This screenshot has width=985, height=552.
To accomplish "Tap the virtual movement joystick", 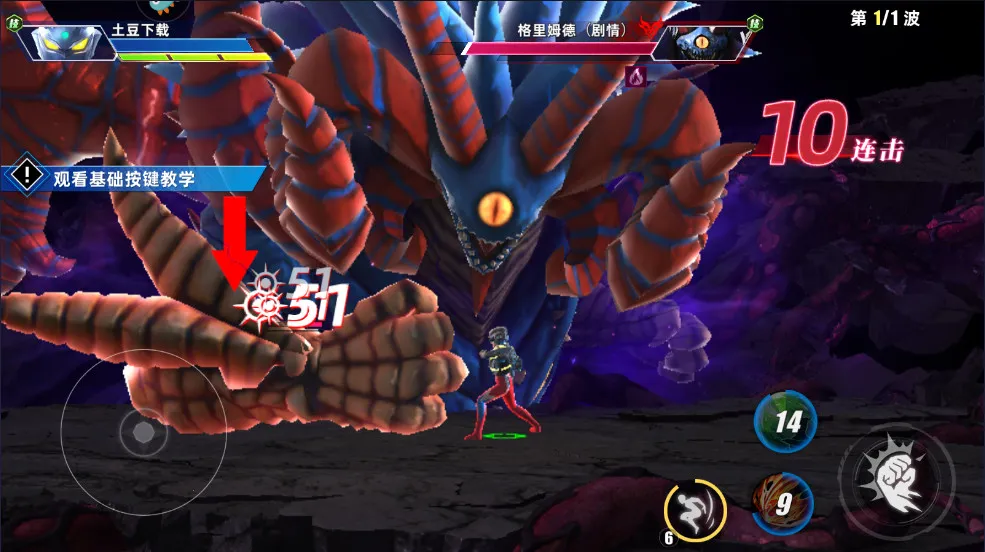I will 143,433.
